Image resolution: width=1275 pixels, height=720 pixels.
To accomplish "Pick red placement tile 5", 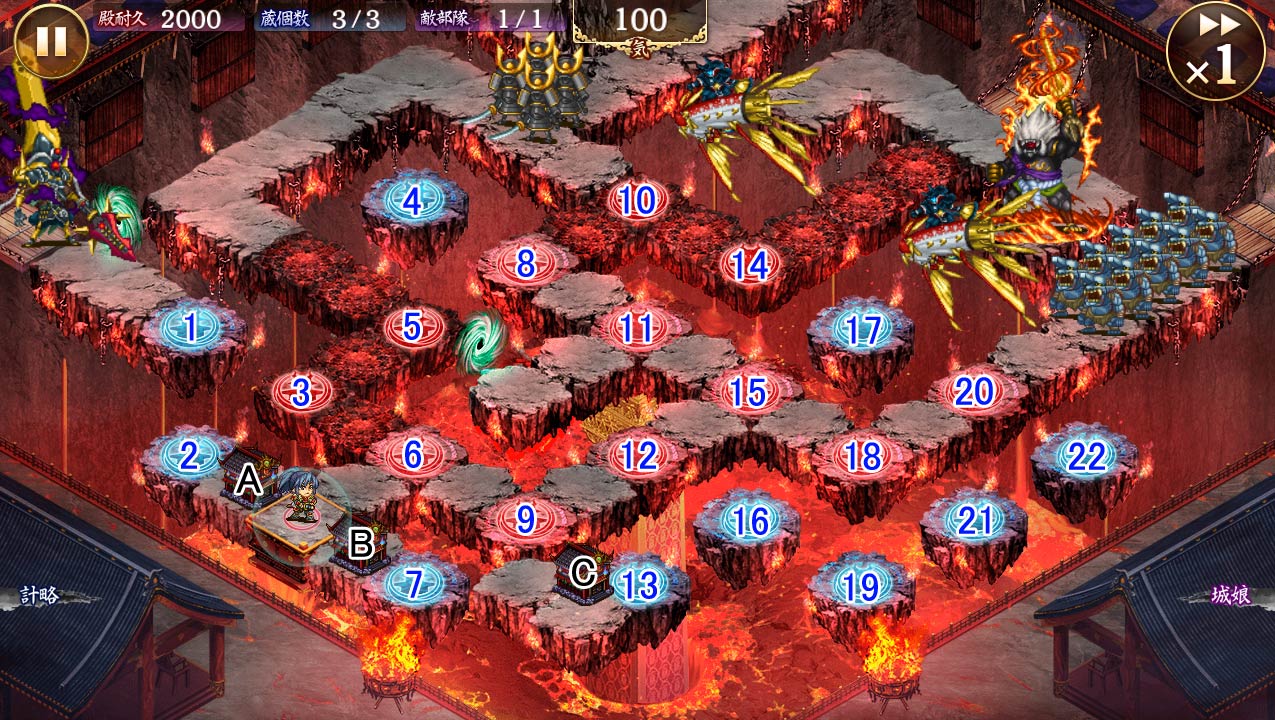I will point(413,327).
